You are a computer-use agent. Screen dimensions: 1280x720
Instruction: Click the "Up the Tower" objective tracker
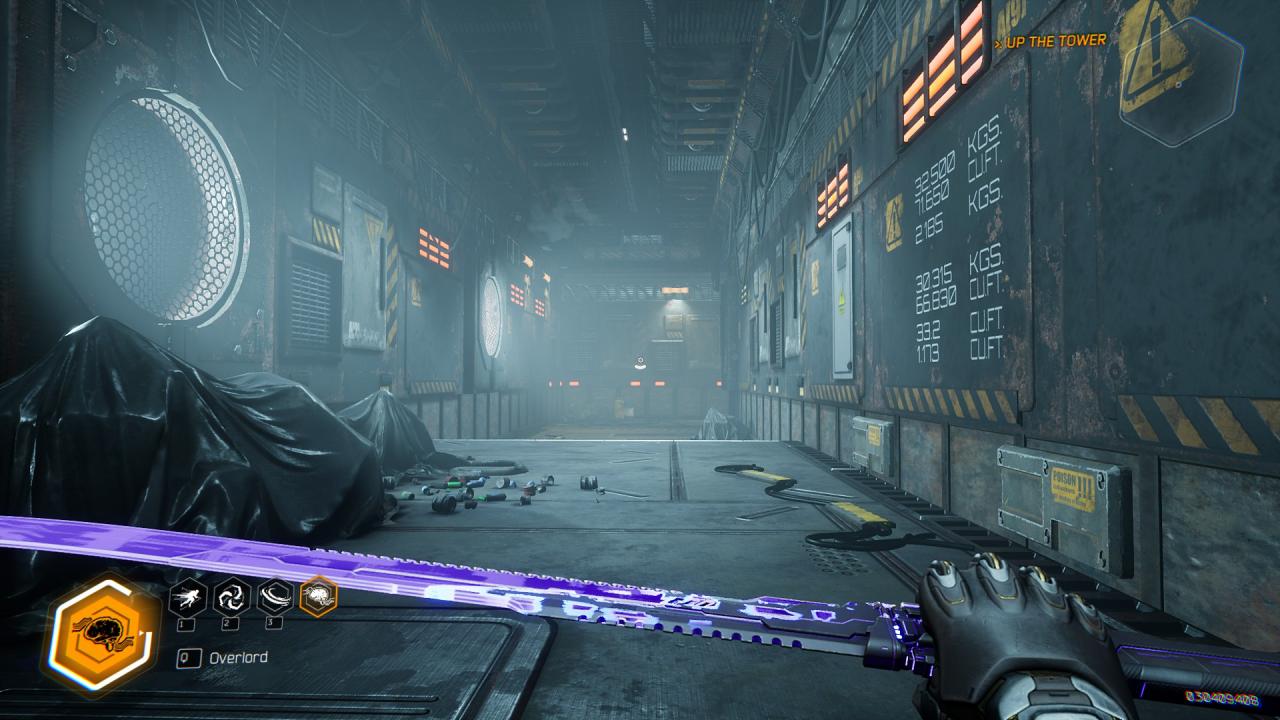[x=1053, y=41]
